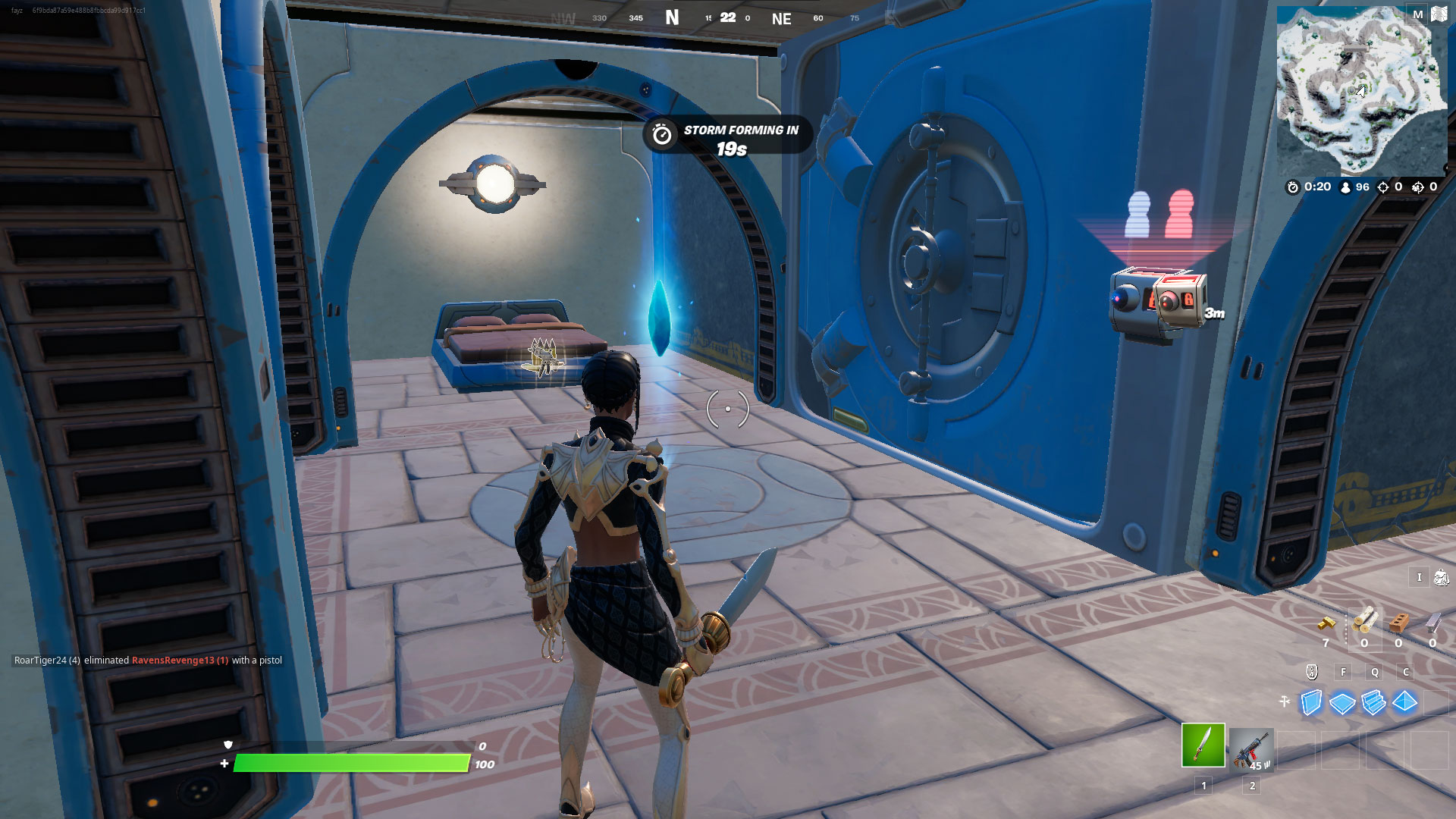Click the player count icon showing 96
The width and height of the screenshot is (1456, 819).
coord(1345,187)
